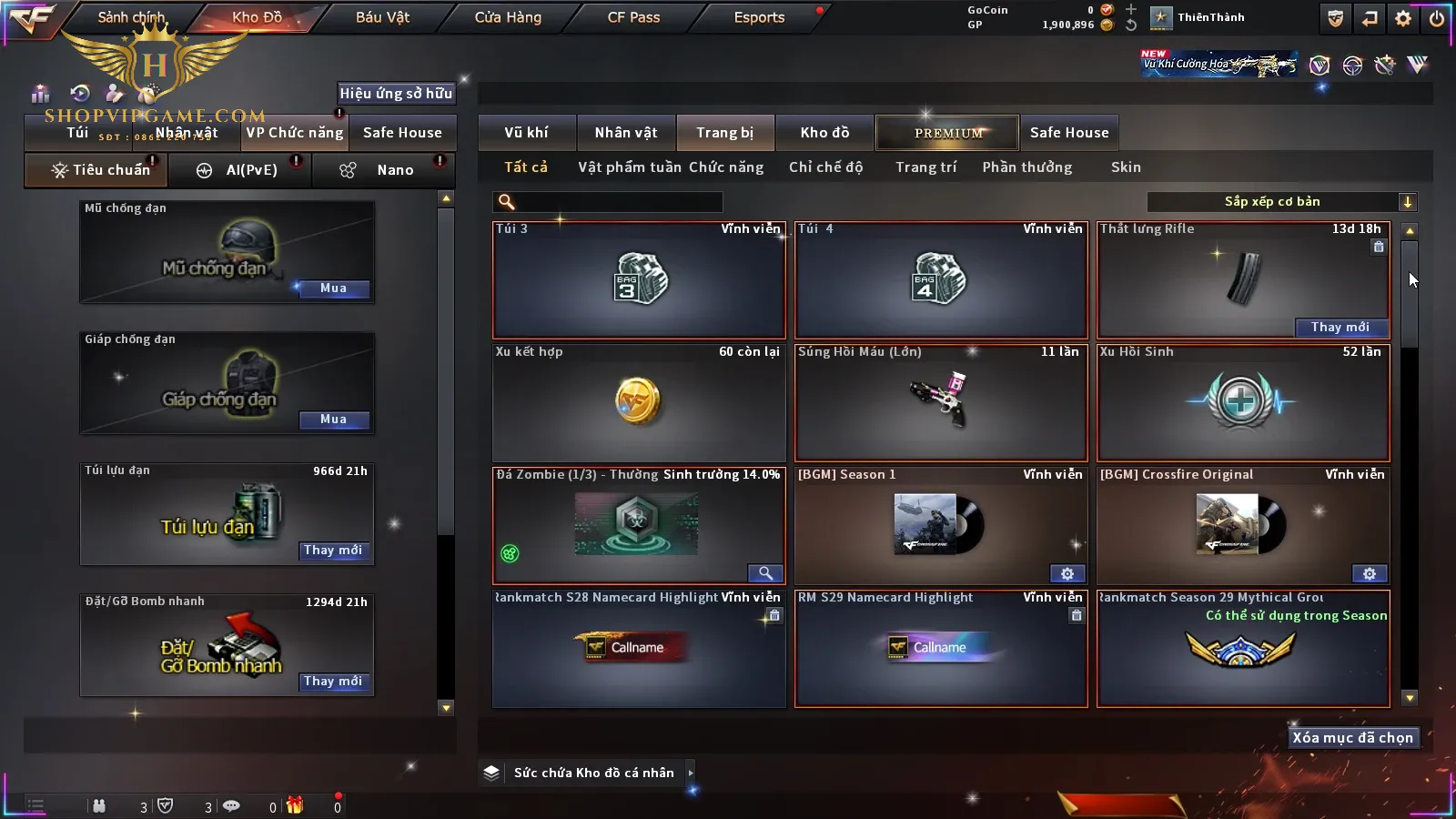
Task: Select the Súng Hồi Máu (Lớn) item
Action: coord(941,402)
